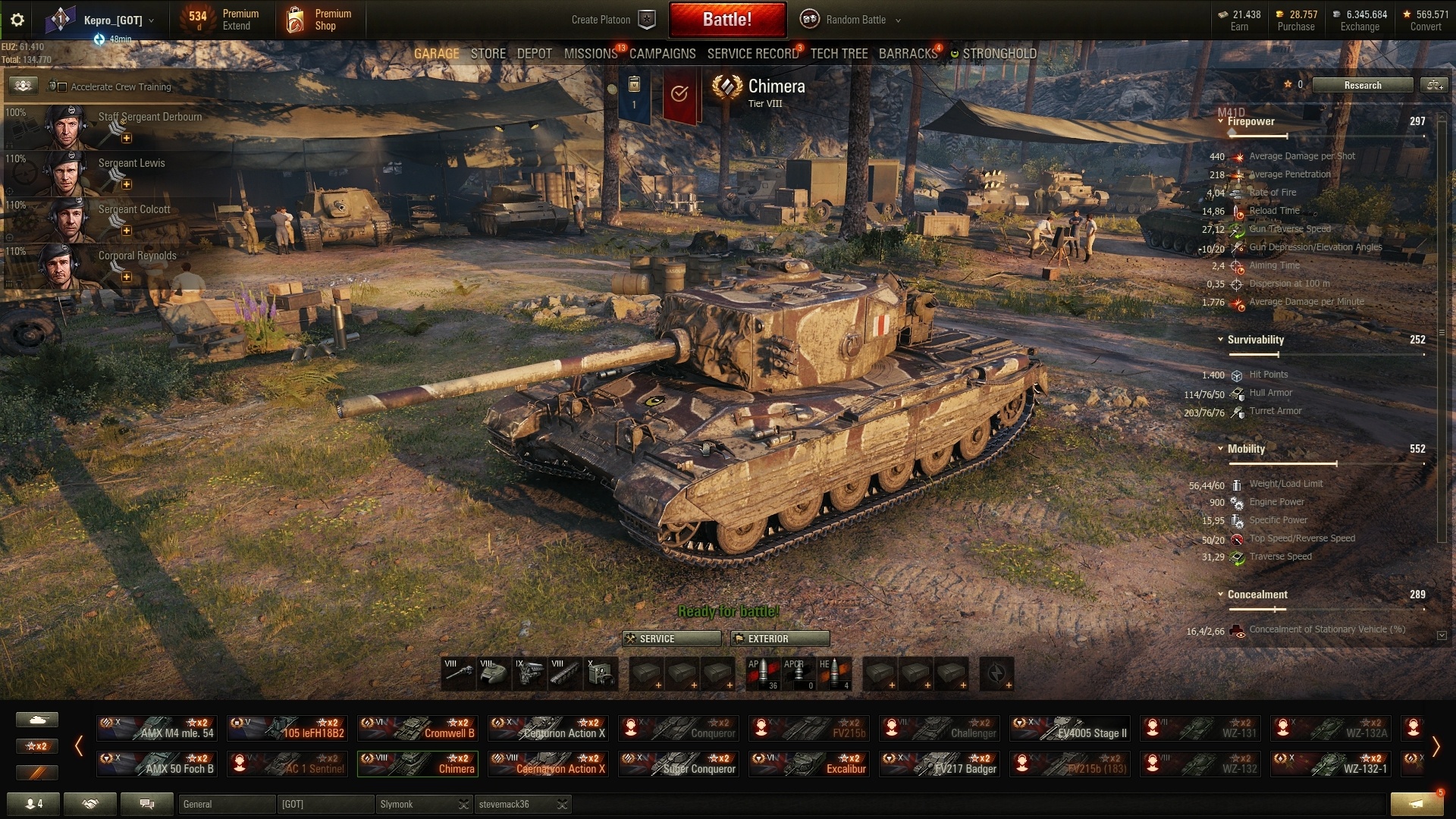Collapse the Firepower stats section
The width and height of the screenshot is (1456, 819).
1220,121
